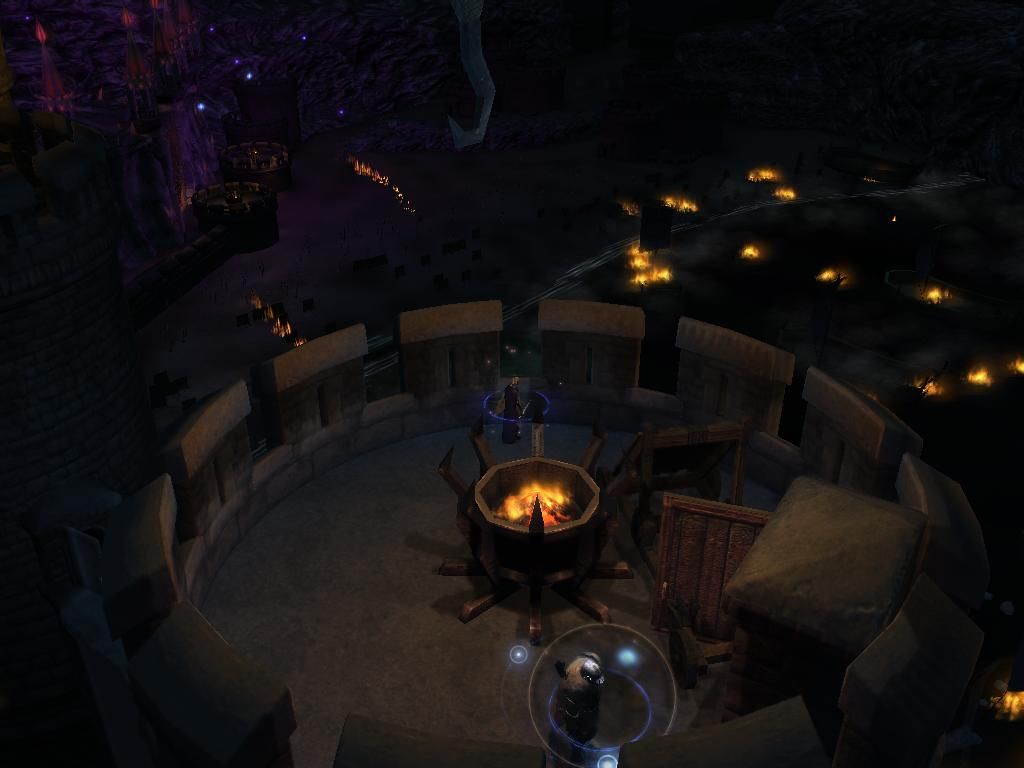
Task: Select the blue-ringed figure behind the brazier
Action: [x=512, y=407]
